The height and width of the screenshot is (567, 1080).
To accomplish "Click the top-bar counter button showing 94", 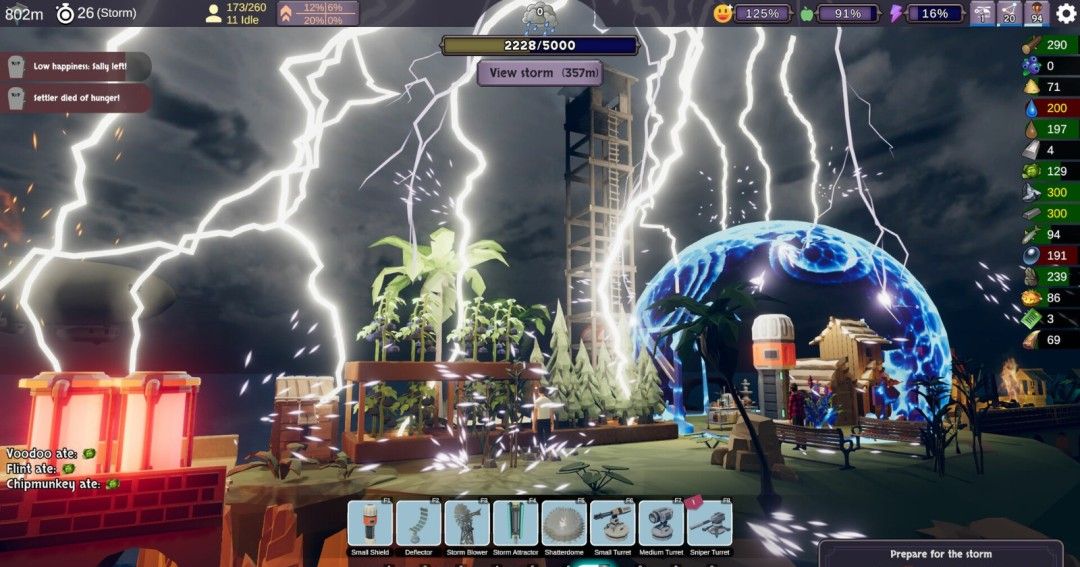I will (1036, 13).
